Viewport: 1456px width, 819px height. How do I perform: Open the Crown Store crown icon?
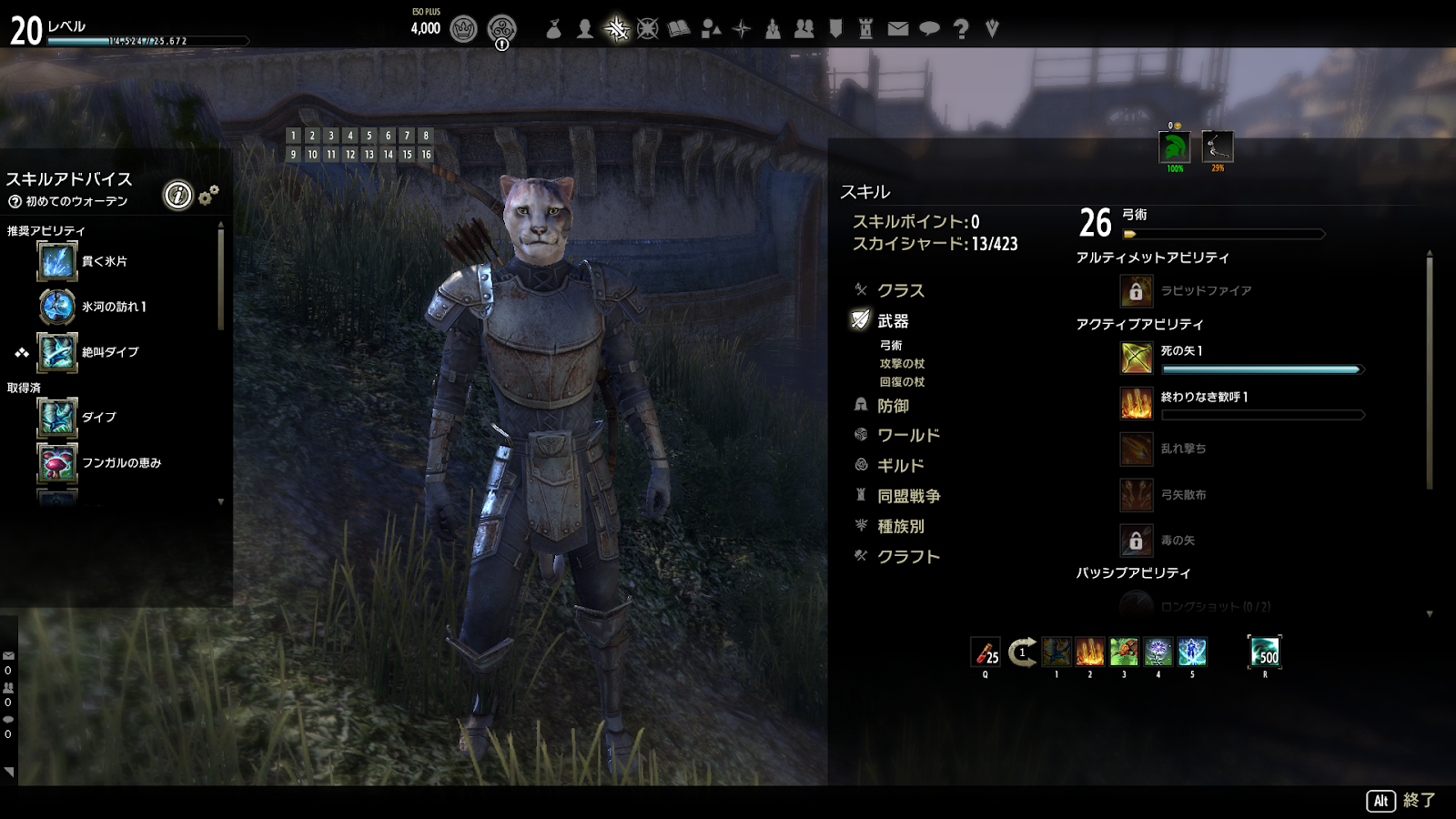click(463, 29)
